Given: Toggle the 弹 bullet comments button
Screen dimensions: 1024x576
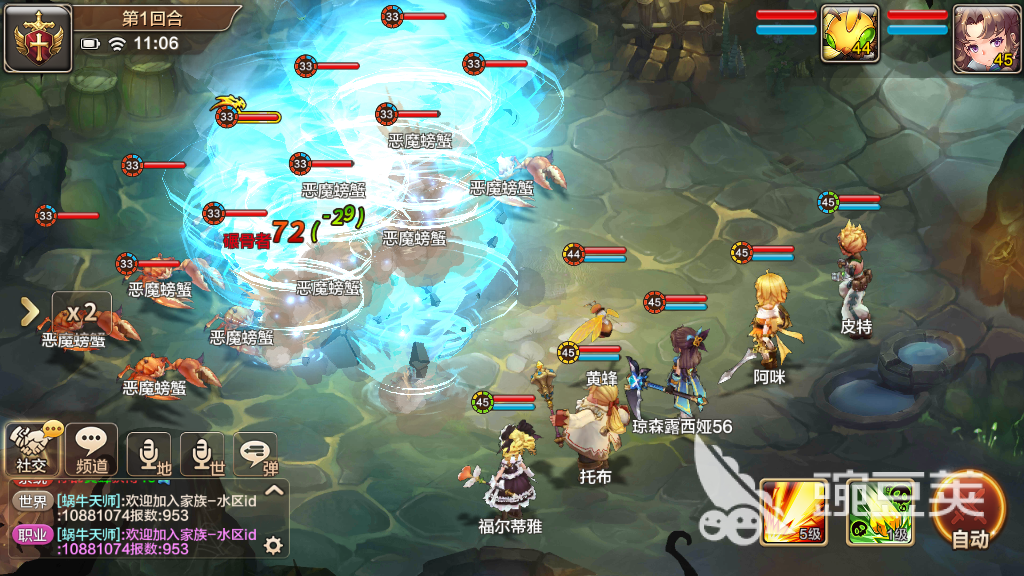Looking at the screenshot, I should pos(256,453).
